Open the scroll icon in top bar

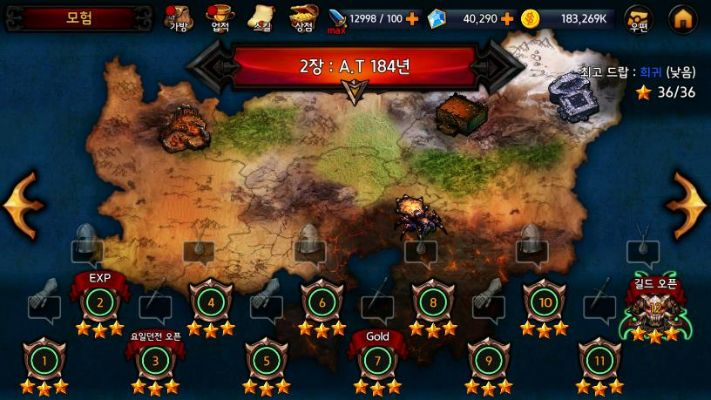pos(260,17)
